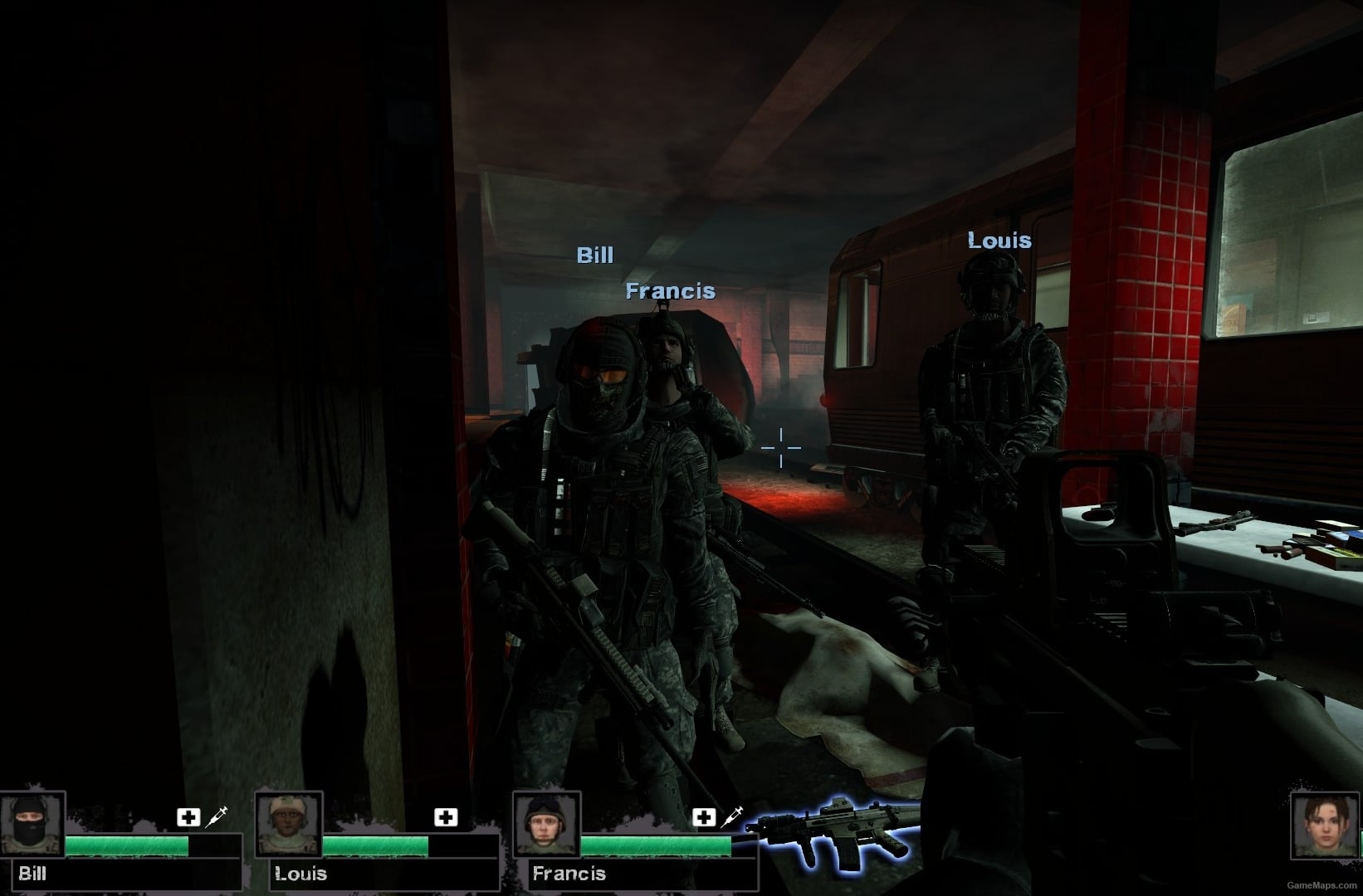Select the syringe icon next to Bill's health bar
This screenshot has width=1363, height=896.
(x=217, y=817)
